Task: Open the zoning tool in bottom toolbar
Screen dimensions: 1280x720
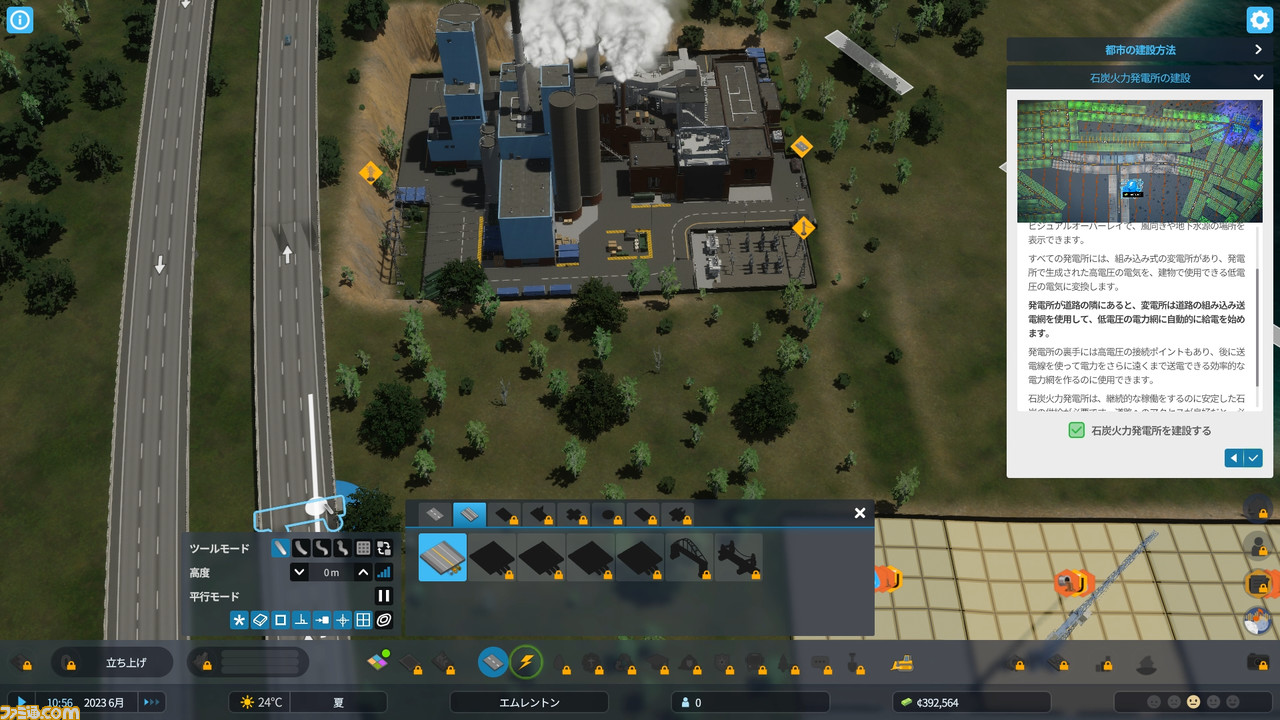Action: point(377,662)
